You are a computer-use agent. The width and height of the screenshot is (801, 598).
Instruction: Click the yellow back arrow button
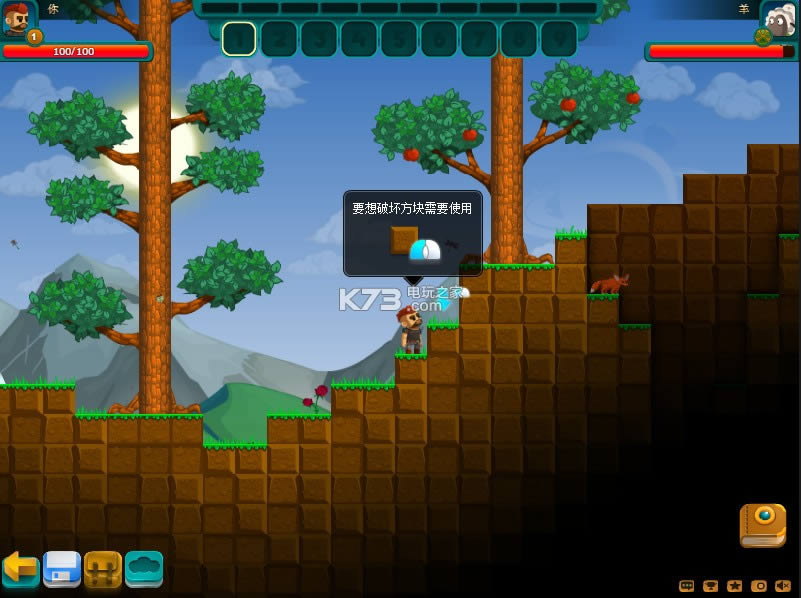click(20, 568)
